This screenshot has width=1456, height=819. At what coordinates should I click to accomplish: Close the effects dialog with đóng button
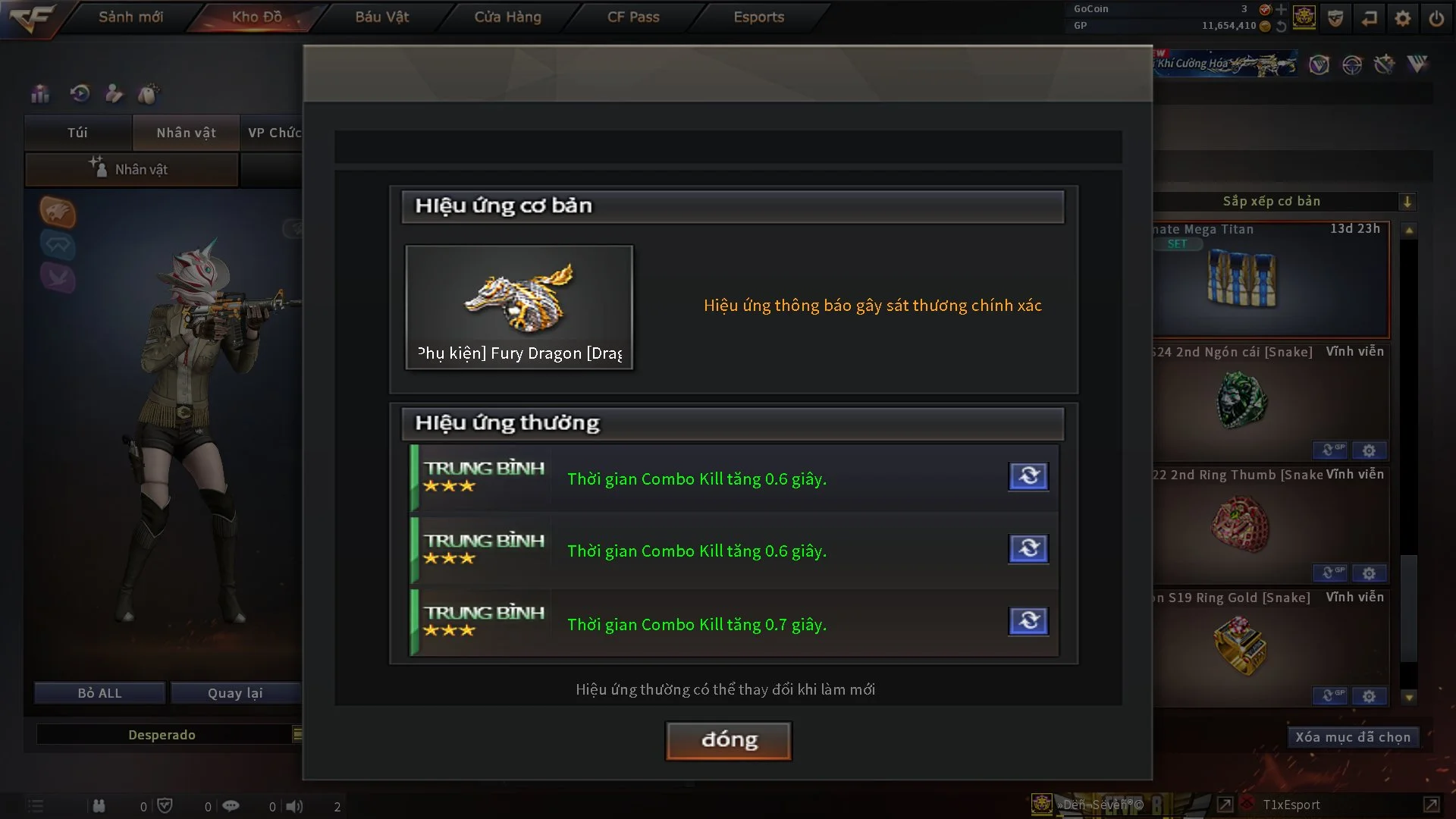point(728,740)
